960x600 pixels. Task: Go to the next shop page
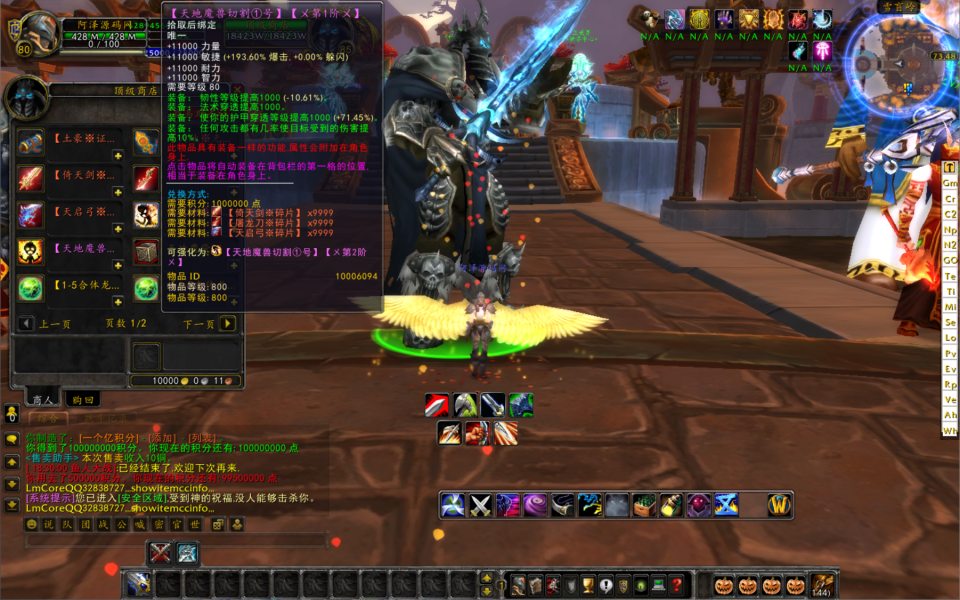(x=228, y=323)
